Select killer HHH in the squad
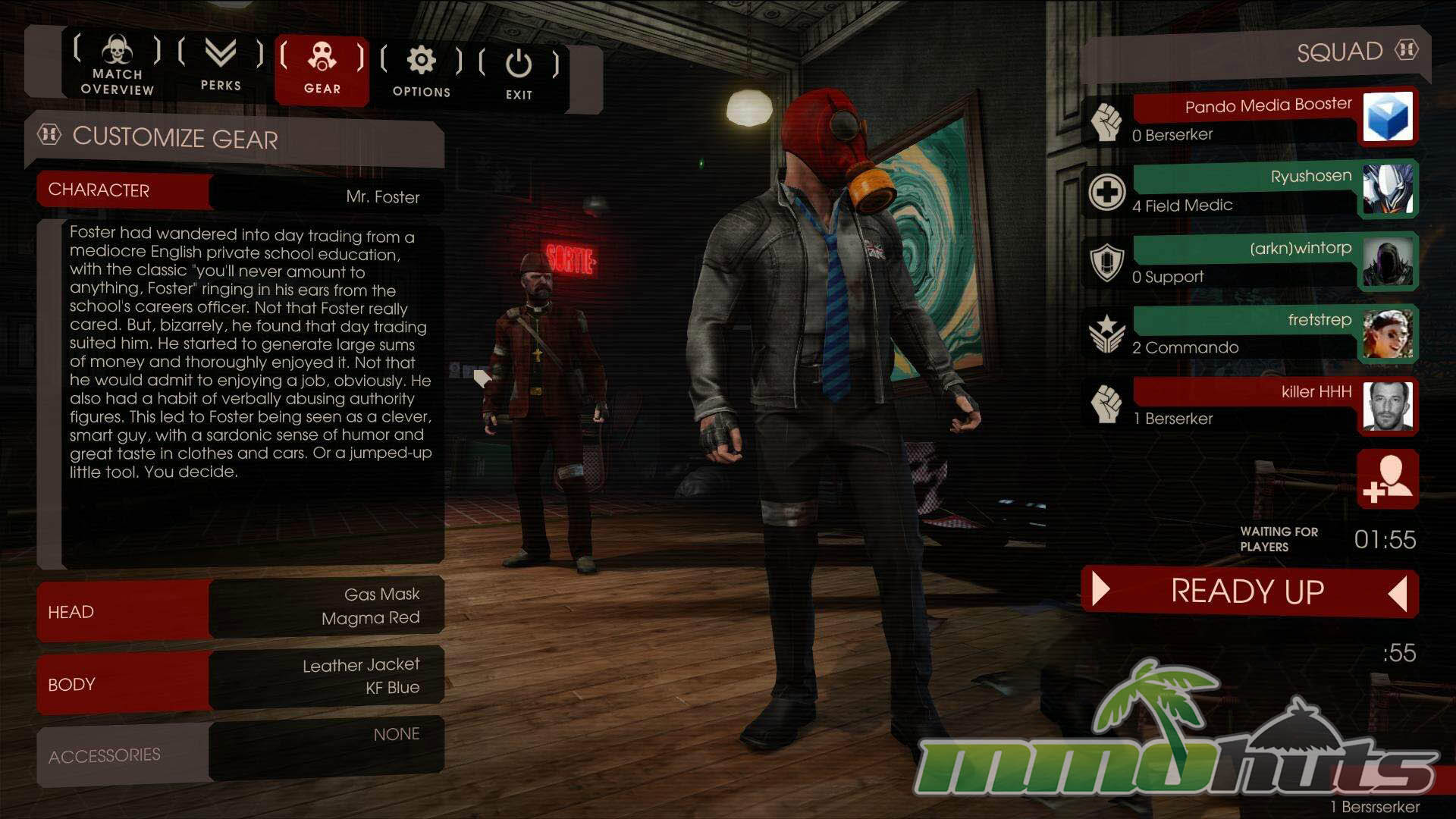 coord(1244,405)
